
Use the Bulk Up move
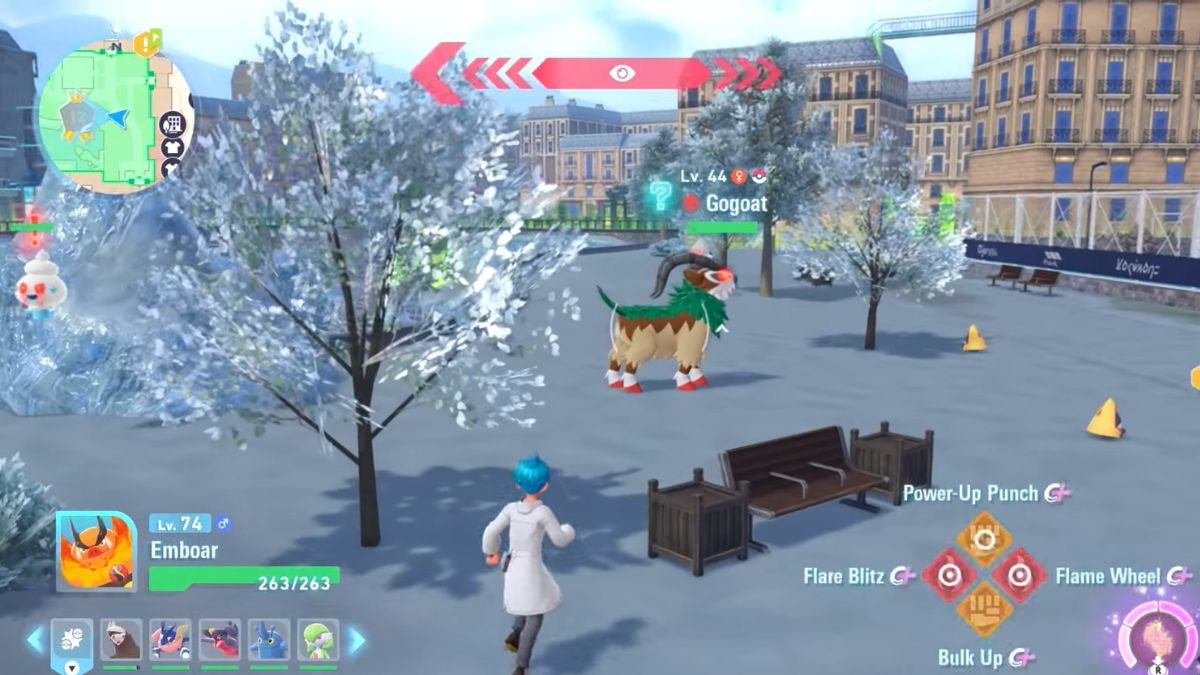984,610
